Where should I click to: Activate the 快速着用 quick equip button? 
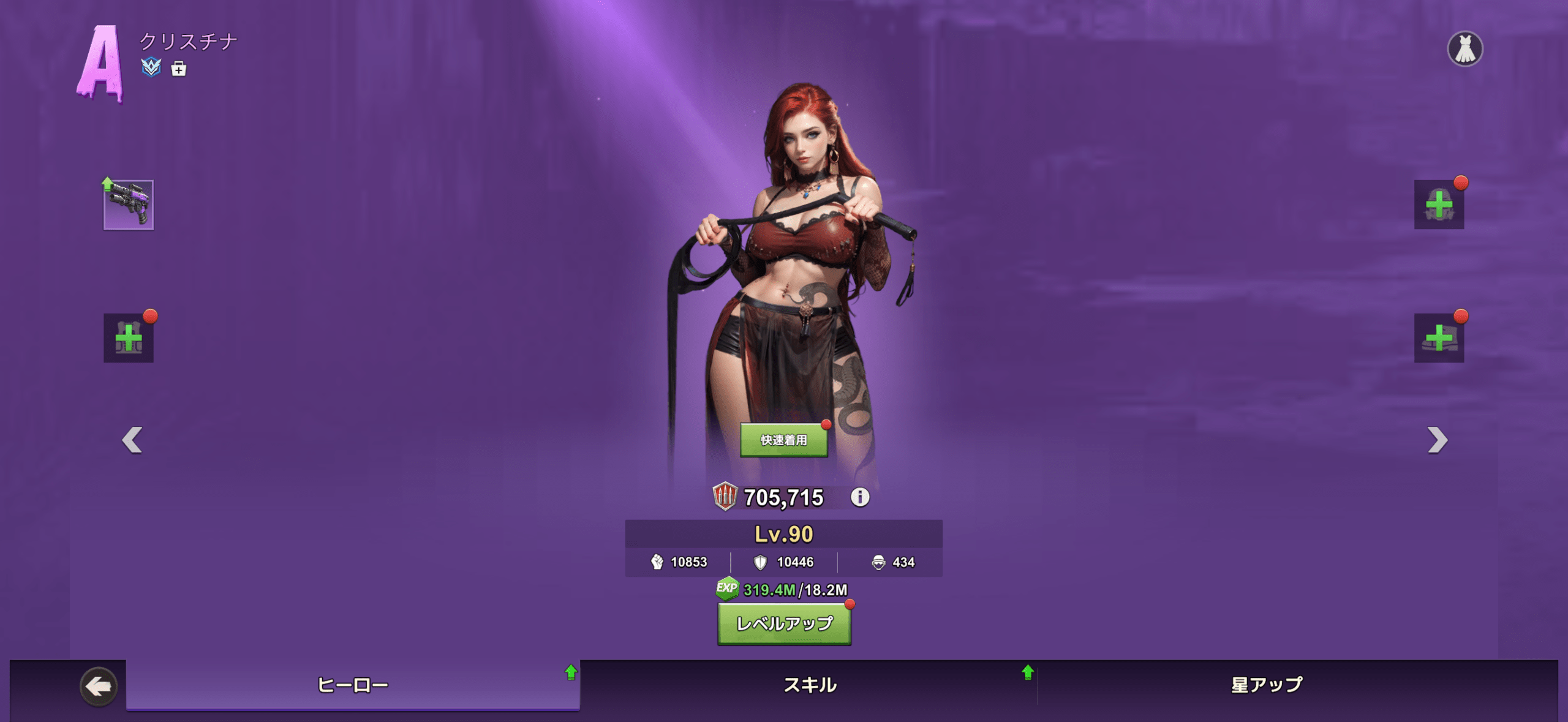(783, 440)
